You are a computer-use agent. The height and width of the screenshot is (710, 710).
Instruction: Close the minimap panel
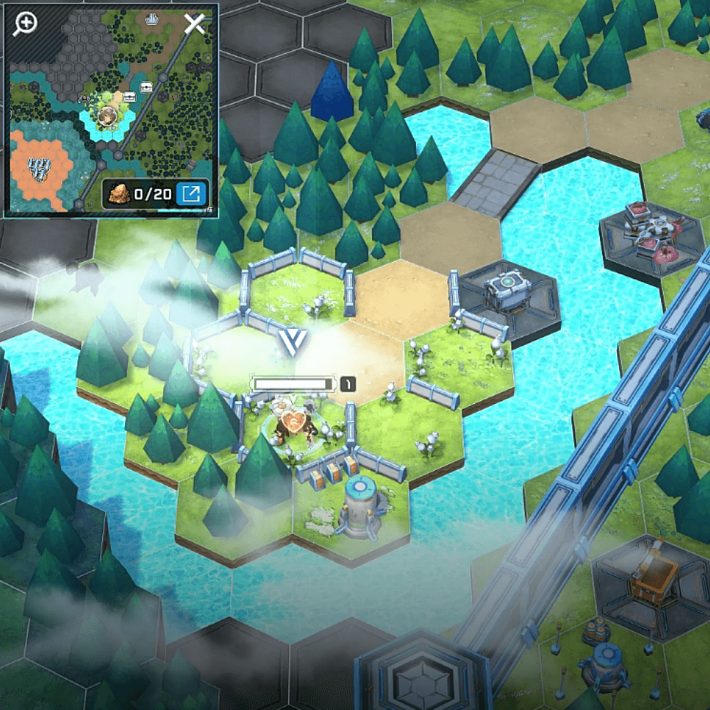pyautogui.click(x=194, y=24)
